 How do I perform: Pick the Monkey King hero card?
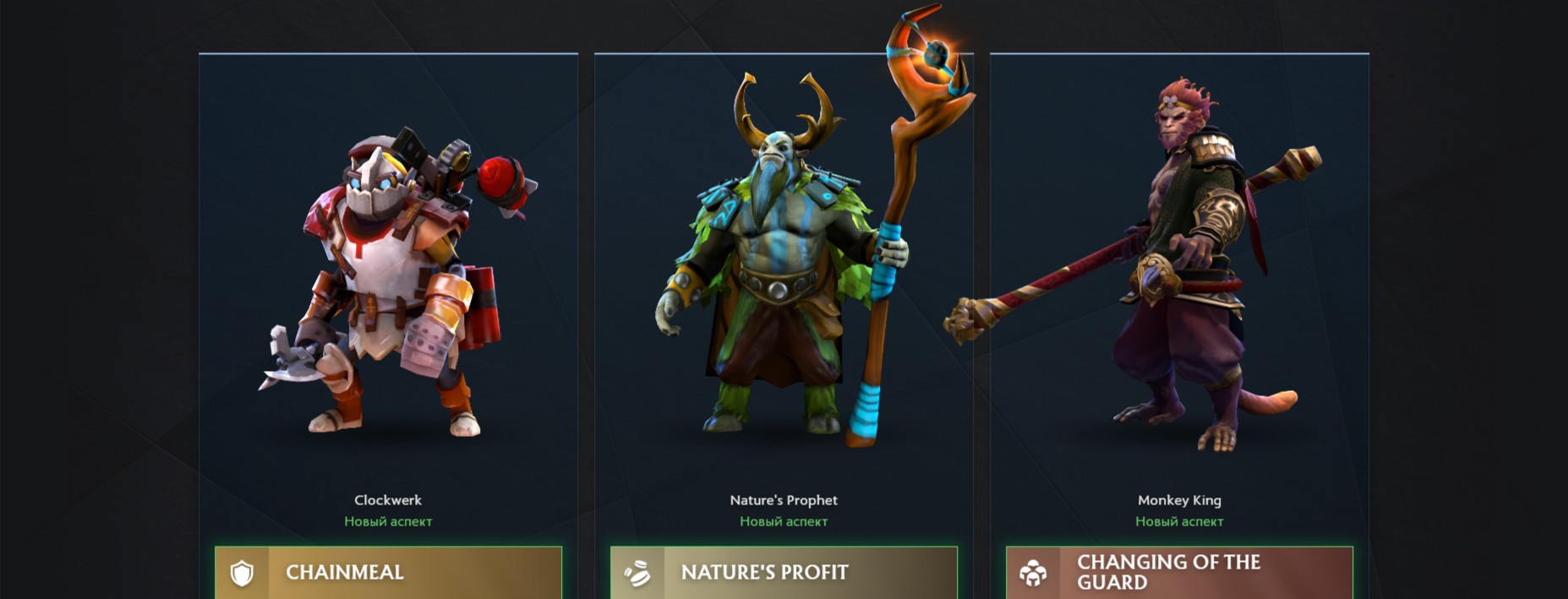point(1179,287)
